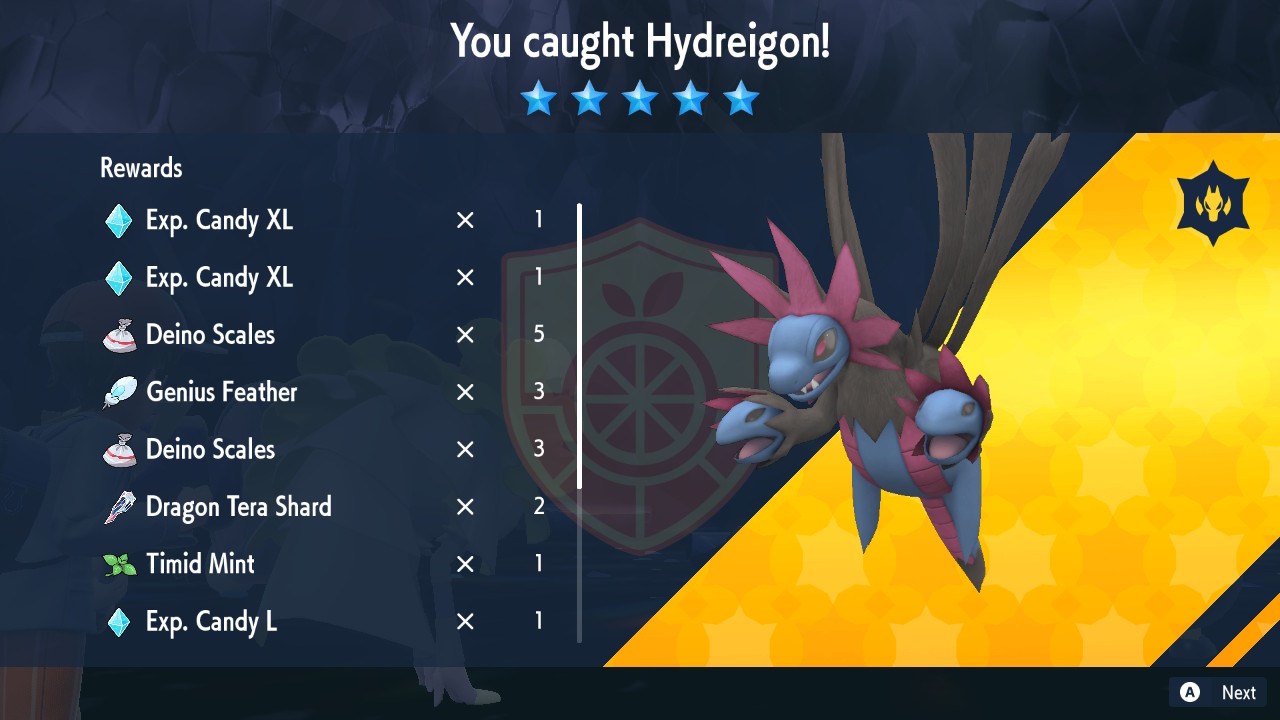
Task: Select the Rewards heading label
Action: pos(140,168)
